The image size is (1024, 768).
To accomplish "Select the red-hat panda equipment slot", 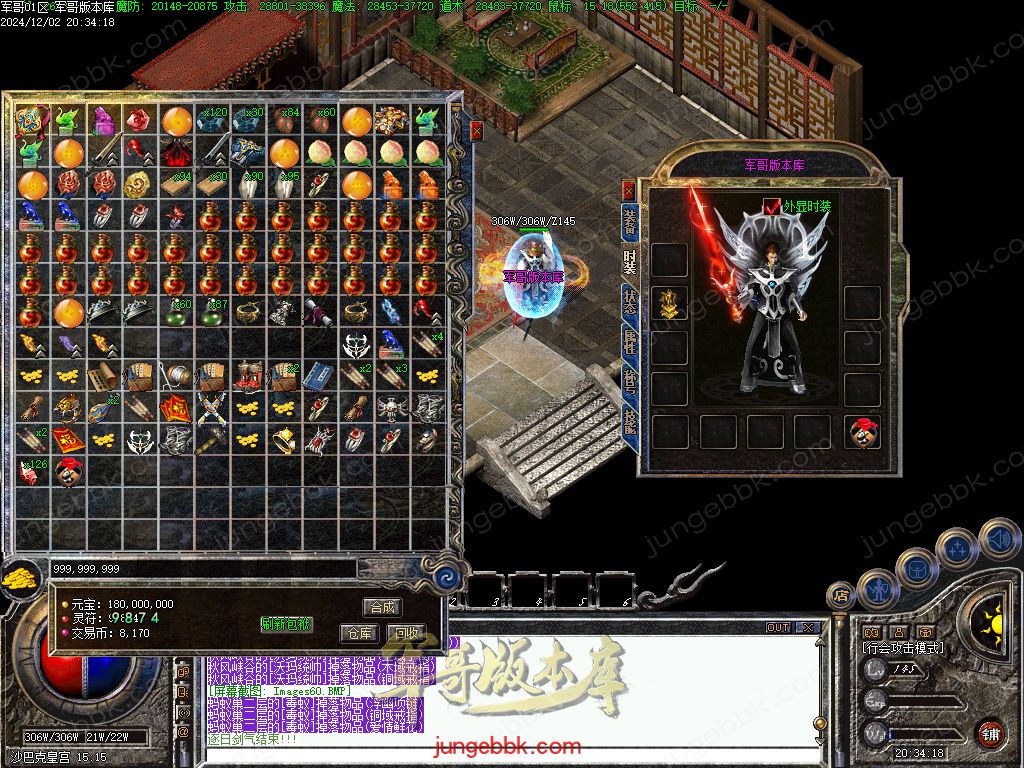I will [x=861, y=431].
